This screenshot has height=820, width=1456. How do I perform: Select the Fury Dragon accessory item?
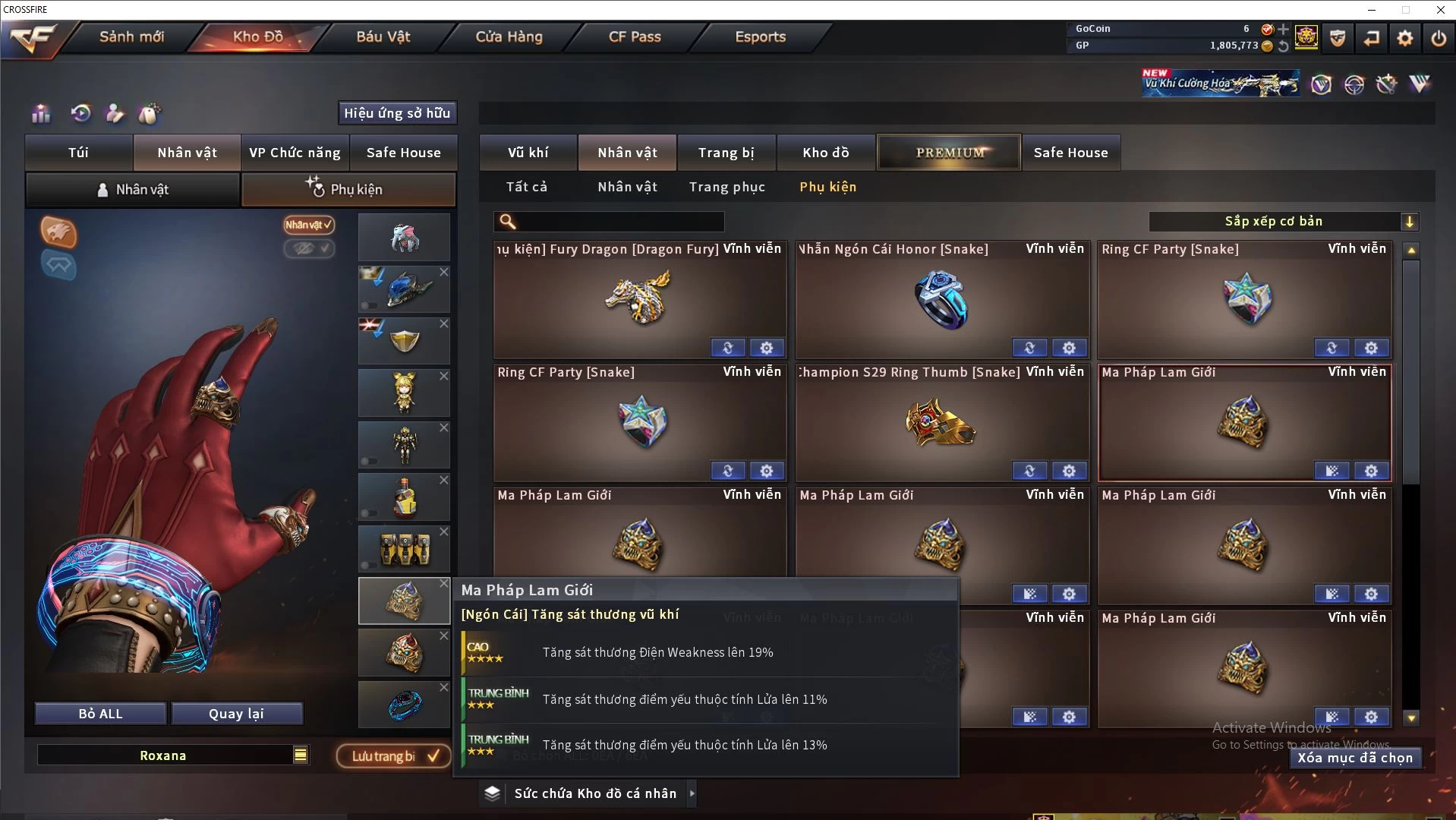639,300
